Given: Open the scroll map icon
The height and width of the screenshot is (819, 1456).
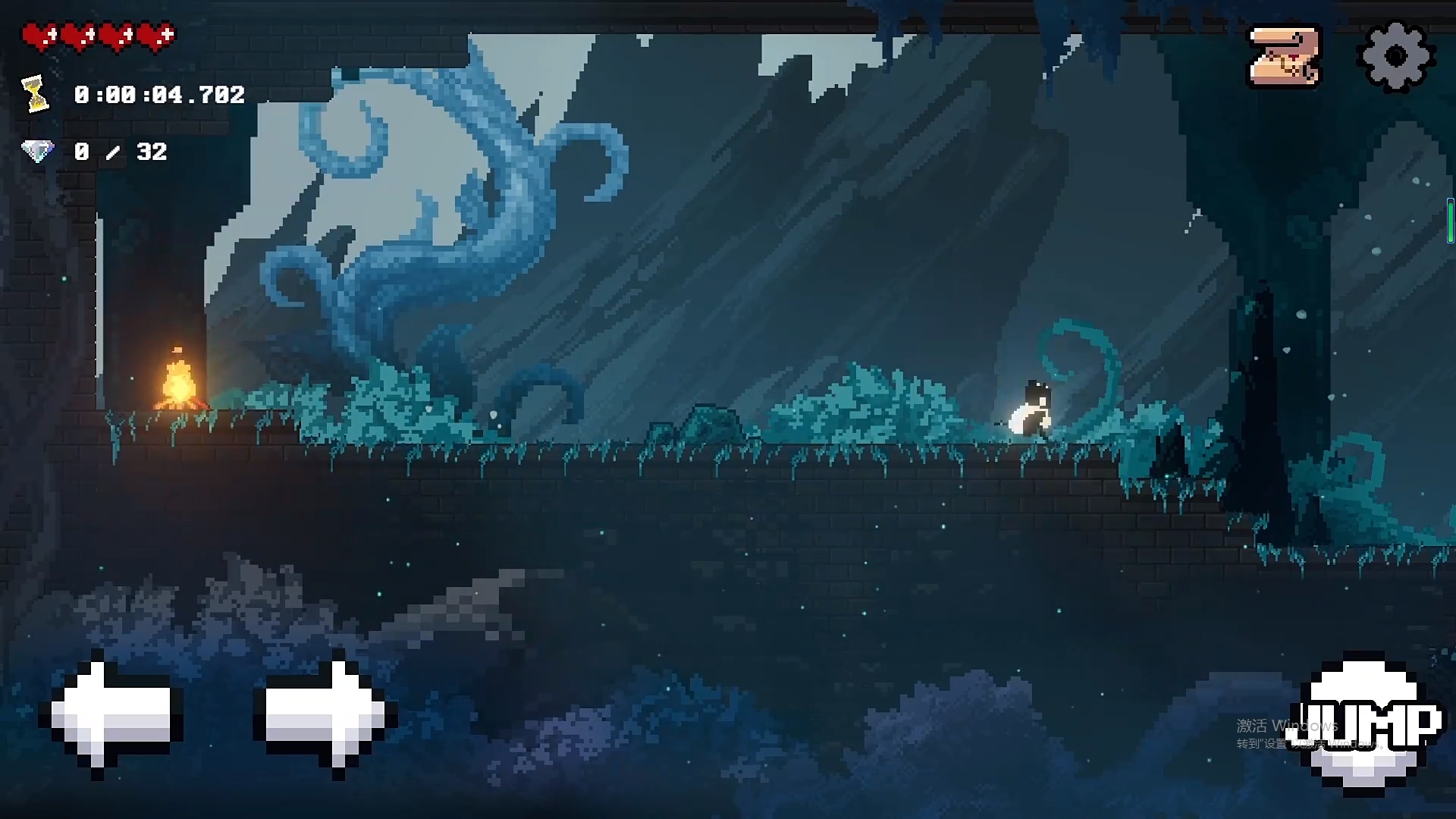Looking at the screenshot, I should (x=1284, y=57).
